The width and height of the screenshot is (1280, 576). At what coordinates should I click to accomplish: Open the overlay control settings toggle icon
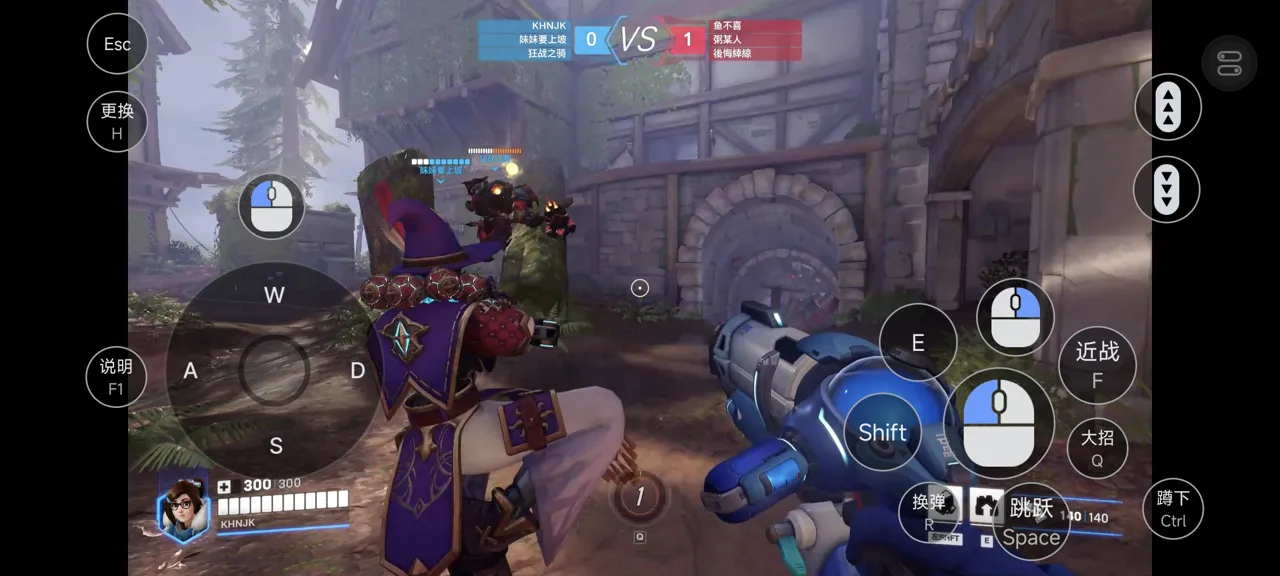[1229, 66]
